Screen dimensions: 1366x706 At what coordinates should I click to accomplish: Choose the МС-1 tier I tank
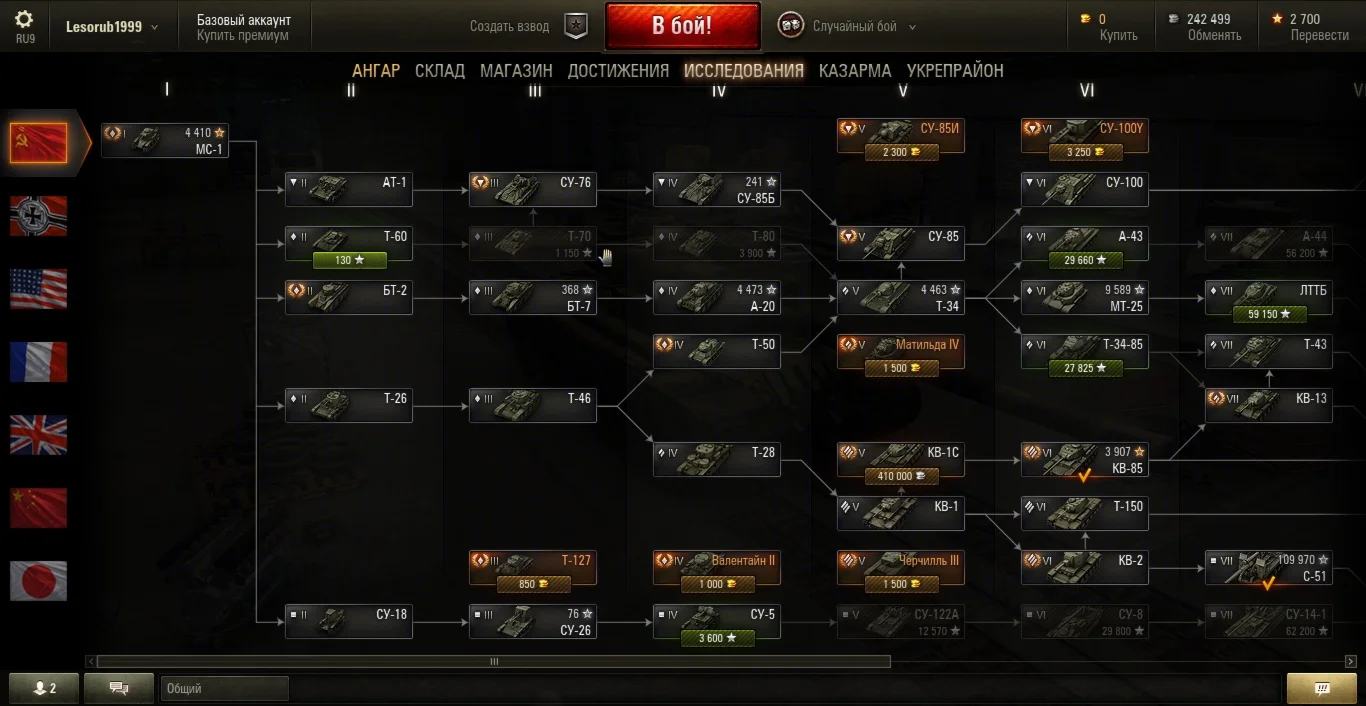coord(165,140)
